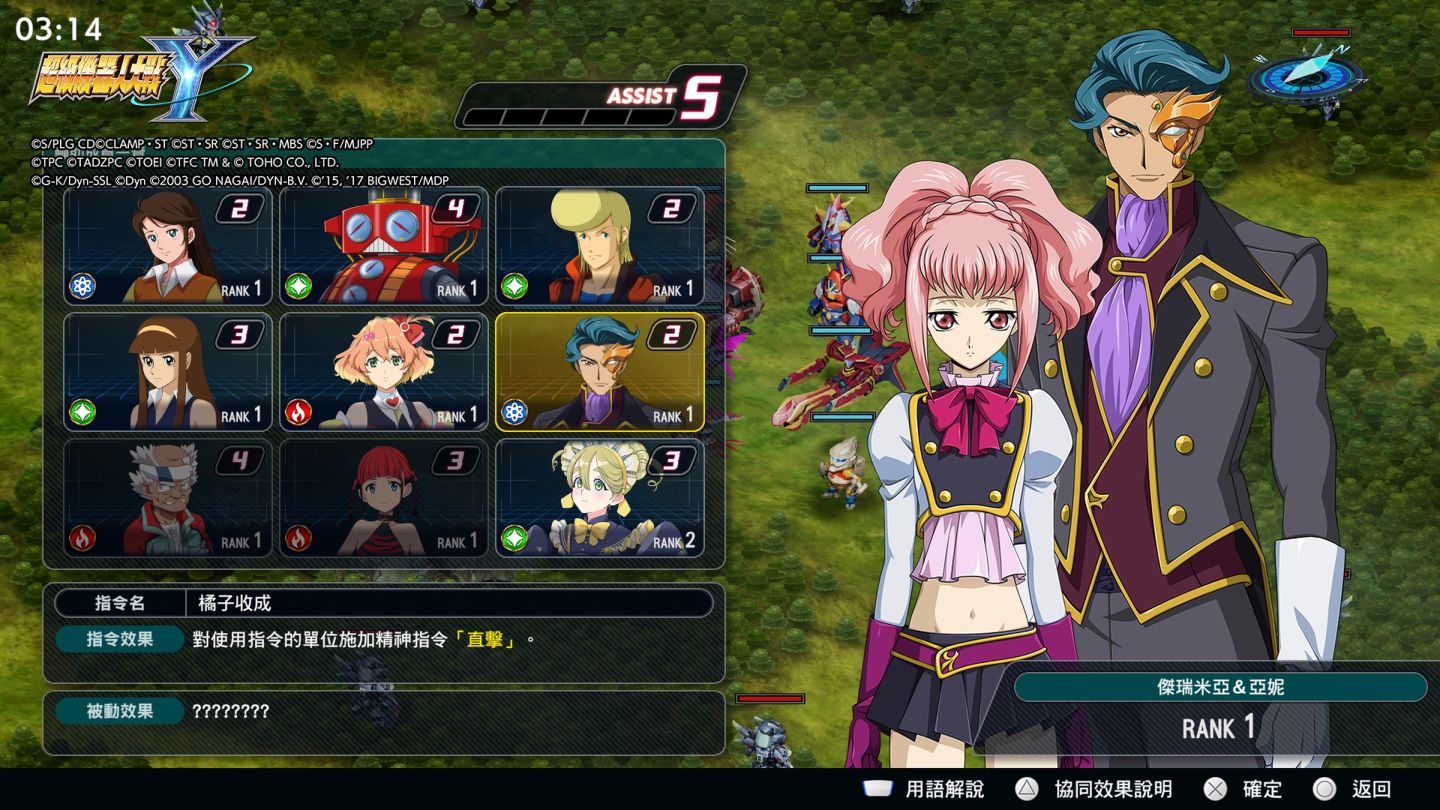Choose the red-haired girl assist card

click(384, 498)
